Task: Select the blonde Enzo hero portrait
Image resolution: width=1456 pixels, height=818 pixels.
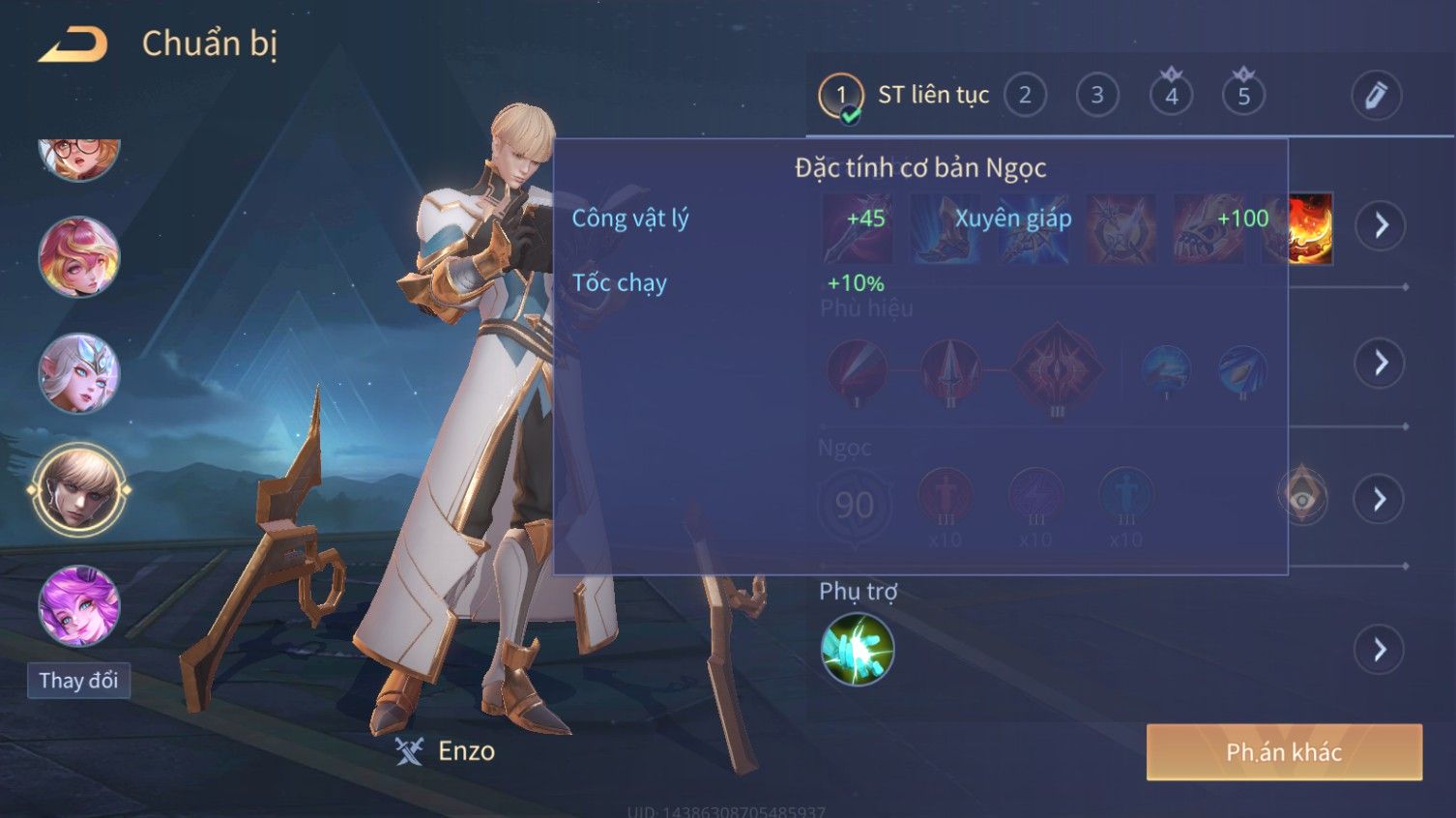Action: pyautogui.click(x=78, y=489)
